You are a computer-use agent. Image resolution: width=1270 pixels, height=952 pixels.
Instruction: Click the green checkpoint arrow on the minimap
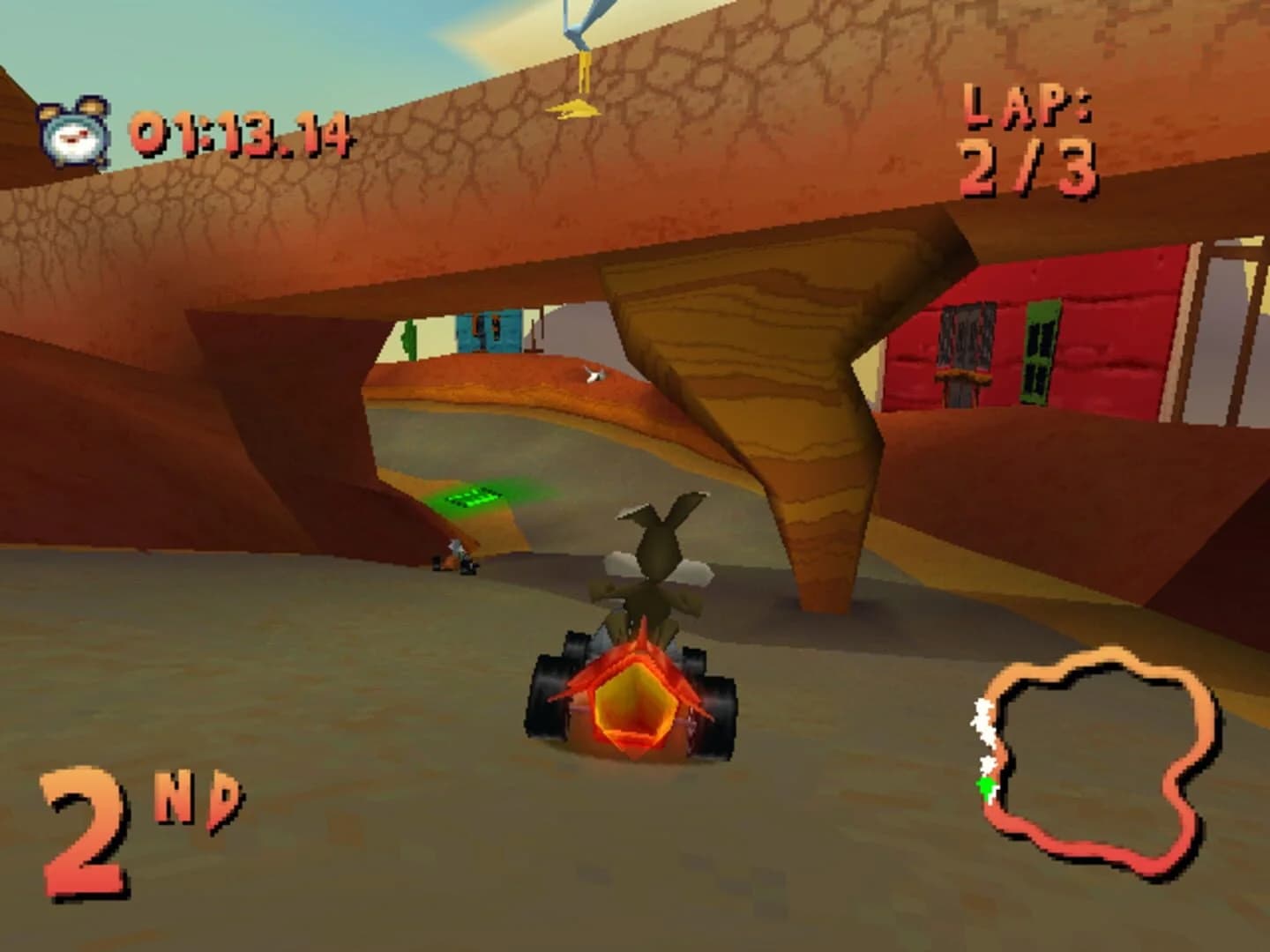click(985, 785)
